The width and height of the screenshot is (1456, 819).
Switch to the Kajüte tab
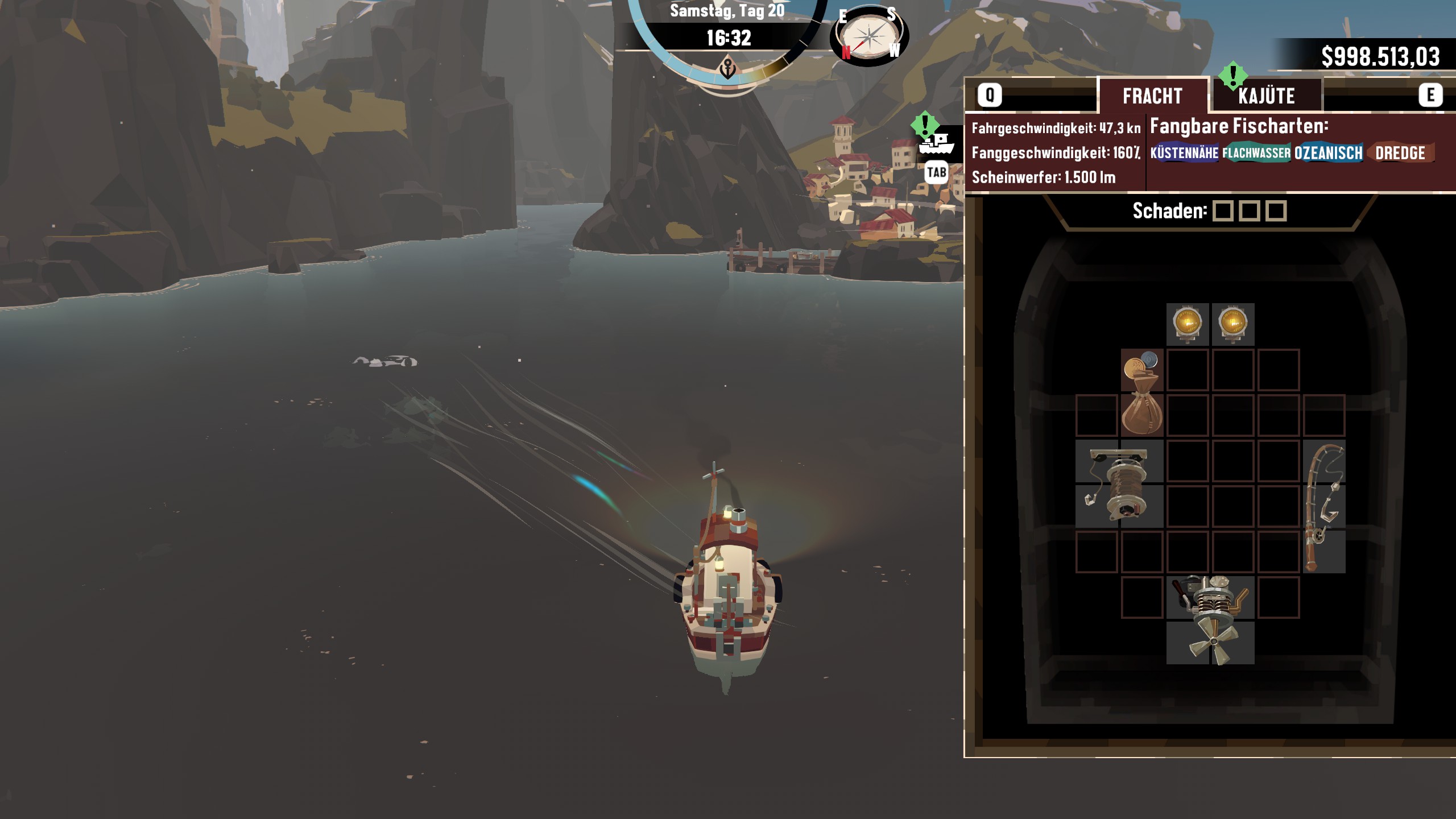tap(1266, 96)
